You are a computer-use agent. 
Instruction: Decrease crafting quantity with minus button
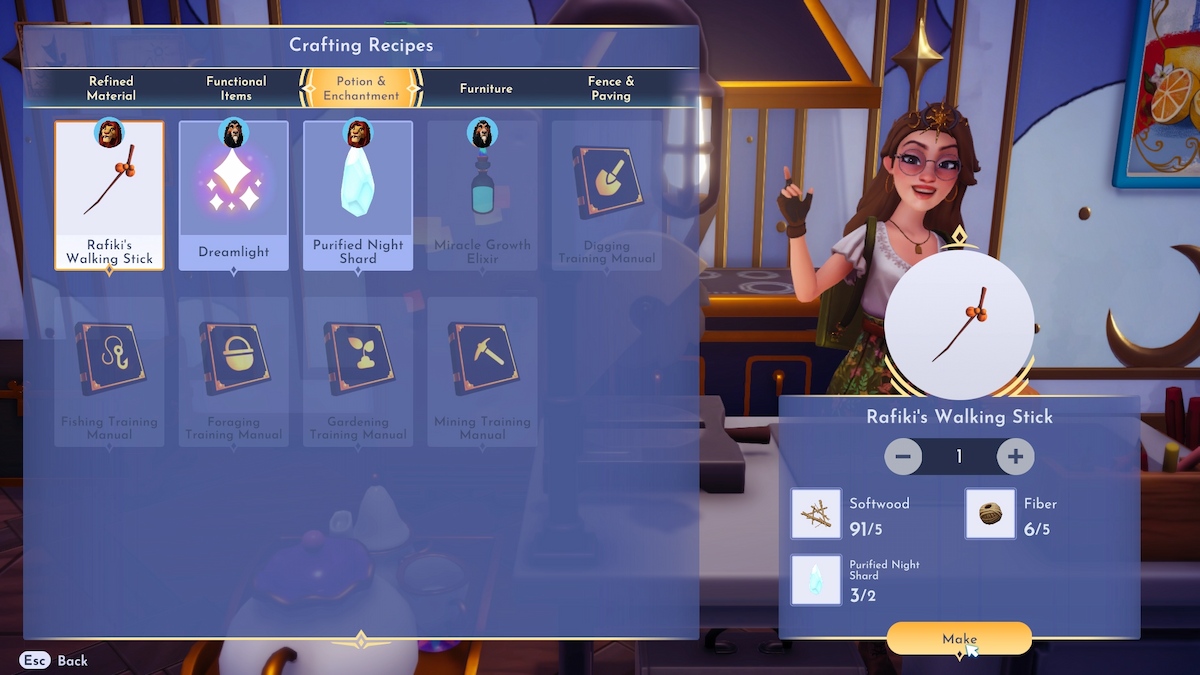pos(903,456)
